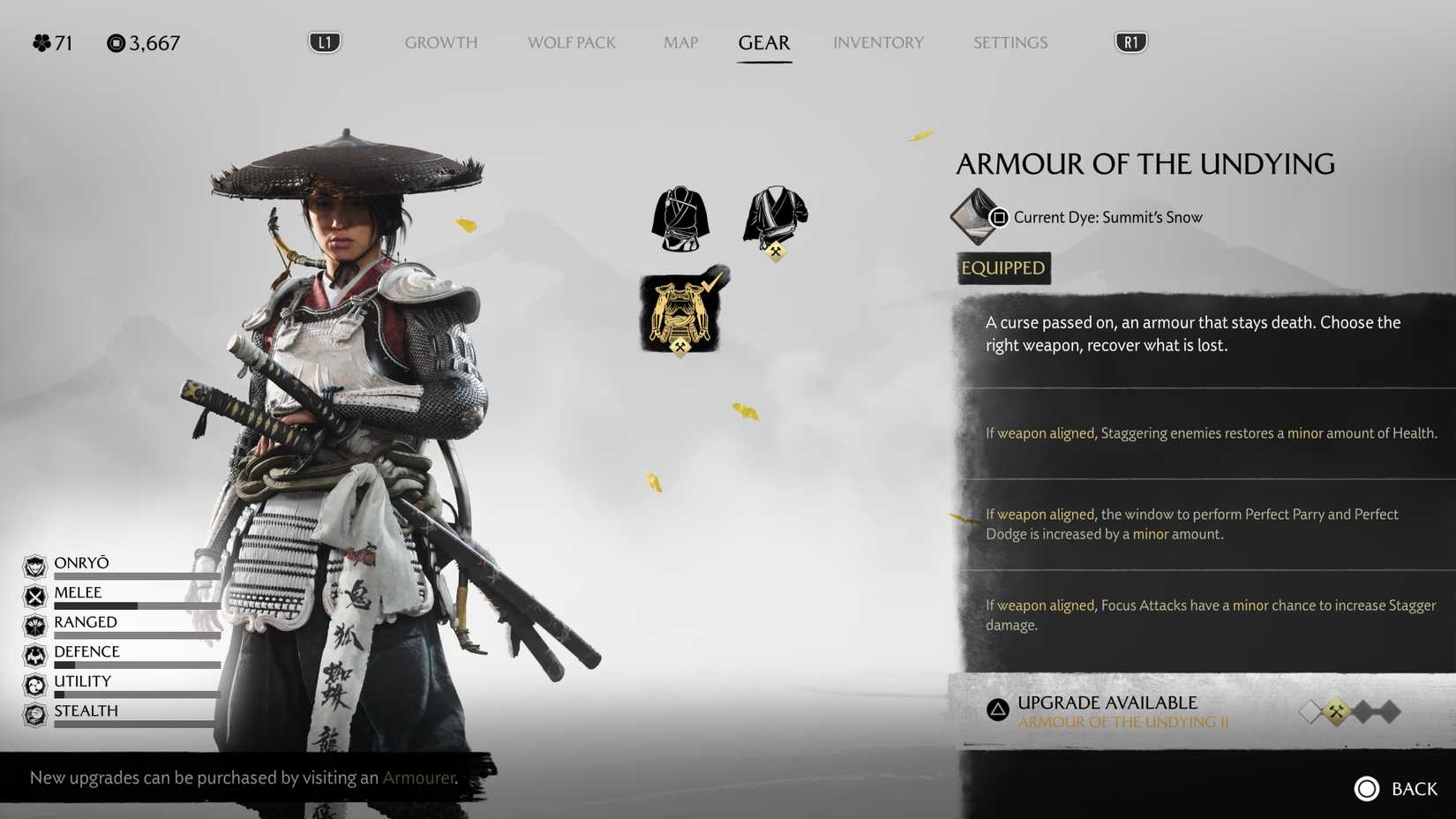1456x819 pixels.
Task: Click the Summit's Snow dye swatch
Action: (974, 217)
